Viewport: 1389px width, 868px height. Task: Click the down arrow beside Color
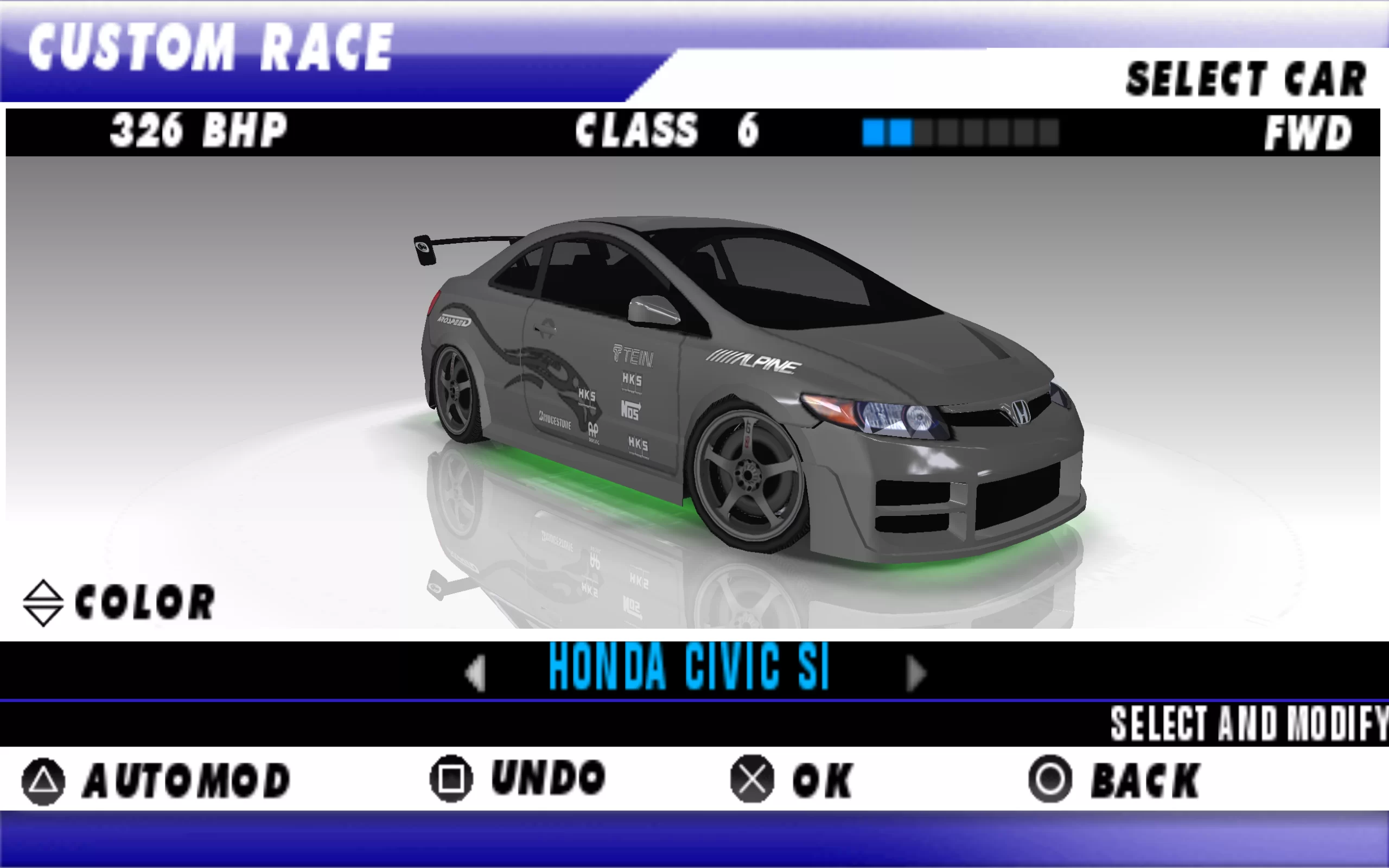coord(43,616)
